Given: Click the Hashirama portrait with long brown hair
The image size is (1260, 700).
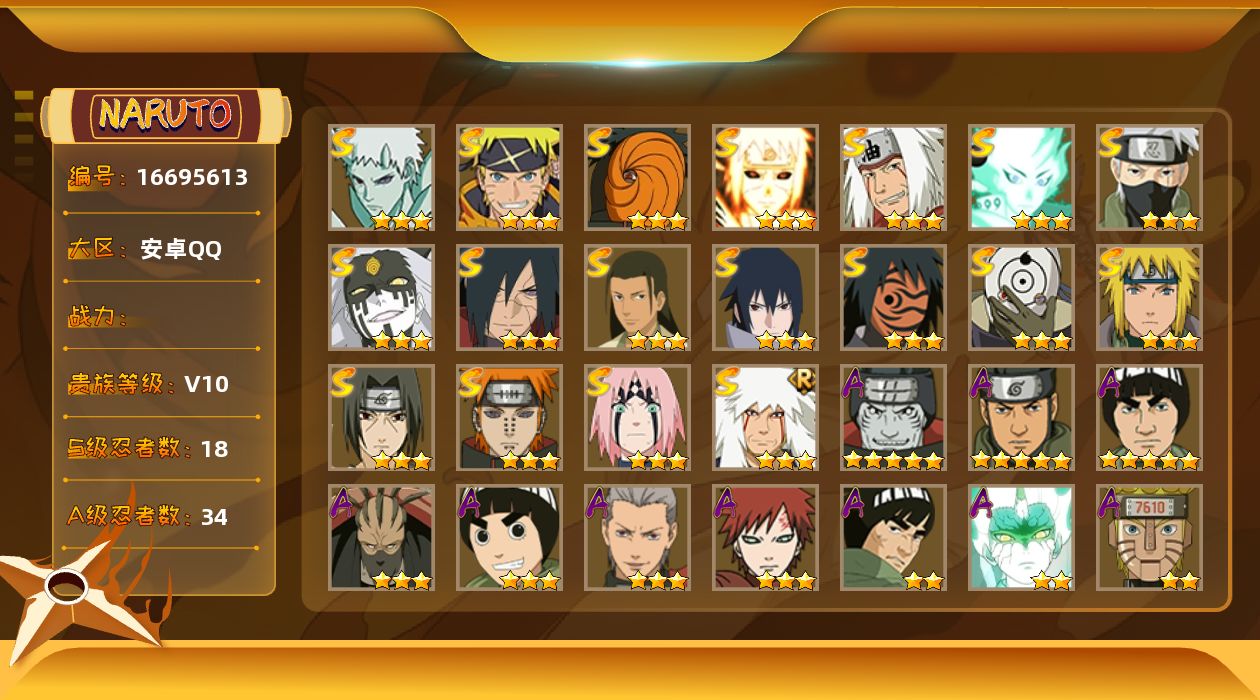Looking at the screenshot, I should pos(637,297).
